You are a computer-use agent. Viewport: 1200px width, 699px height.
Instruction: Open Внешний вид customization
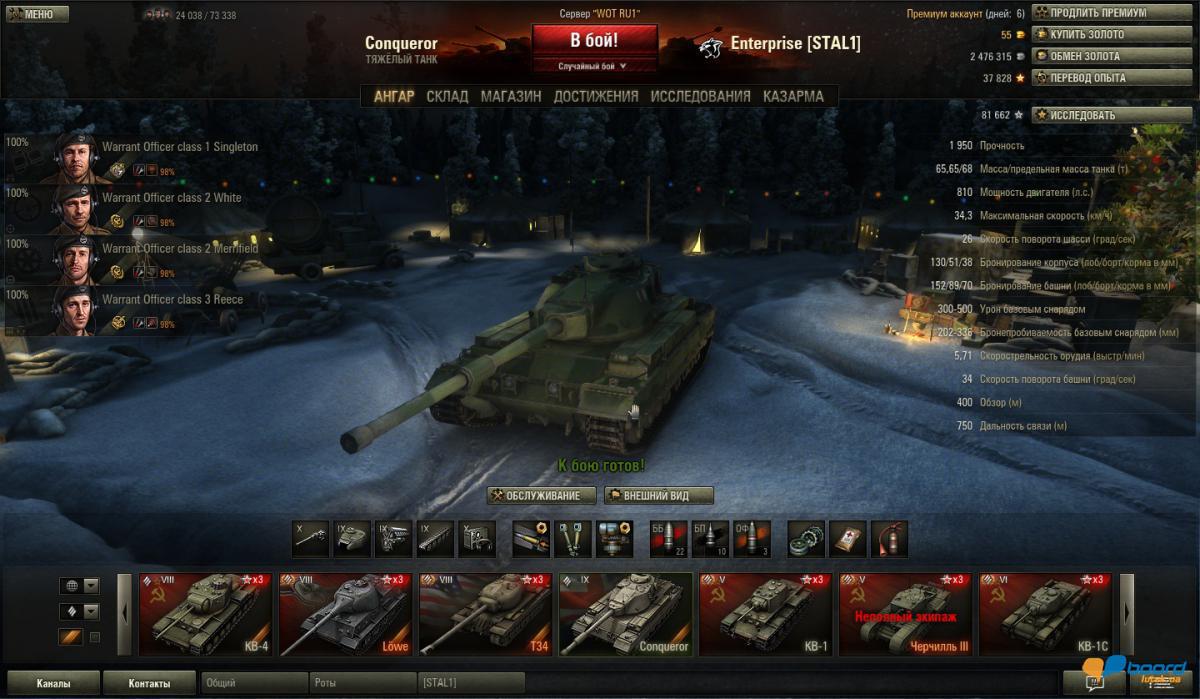(658, 495)
